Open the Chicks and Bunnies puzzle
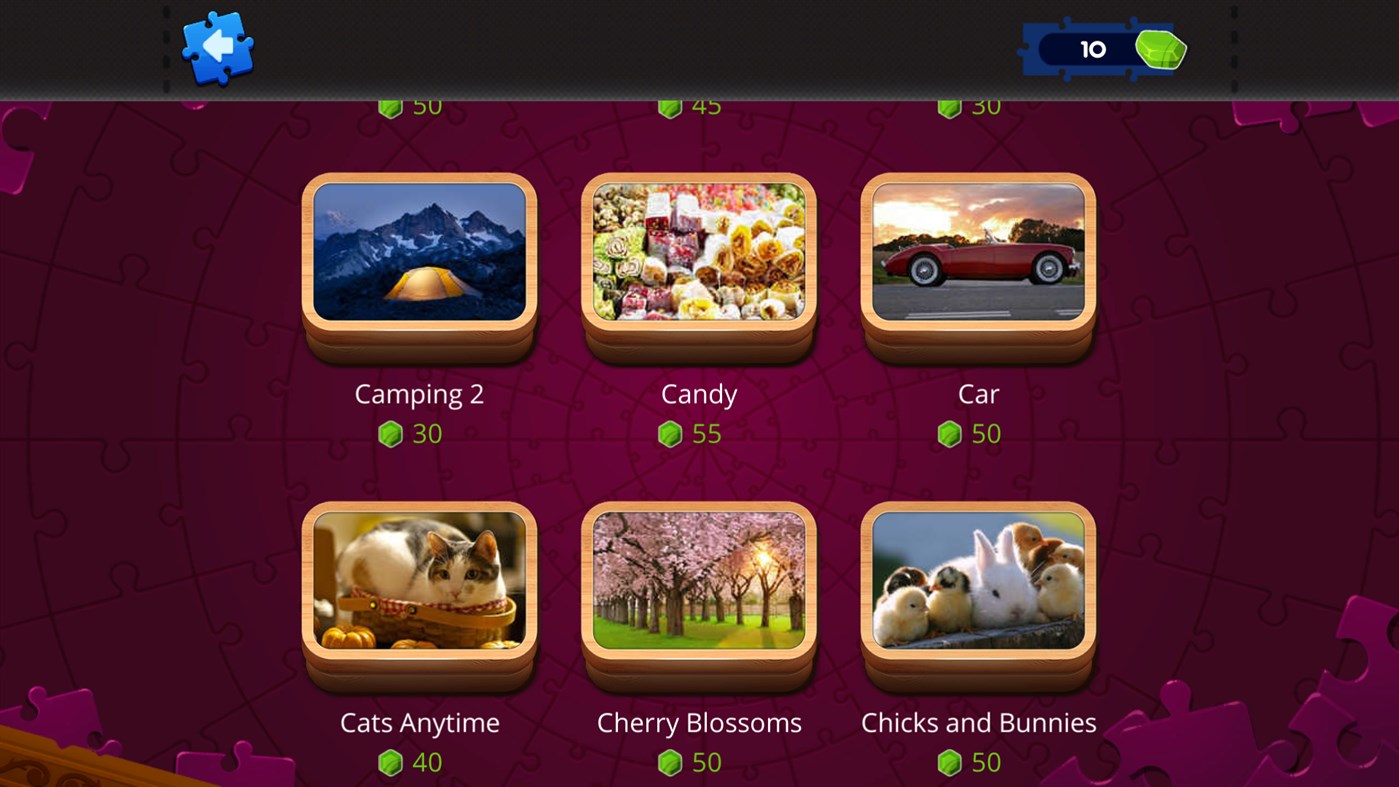Image resolution: width=1399 pixels, height=787 pixels. [x=978, y=580]
